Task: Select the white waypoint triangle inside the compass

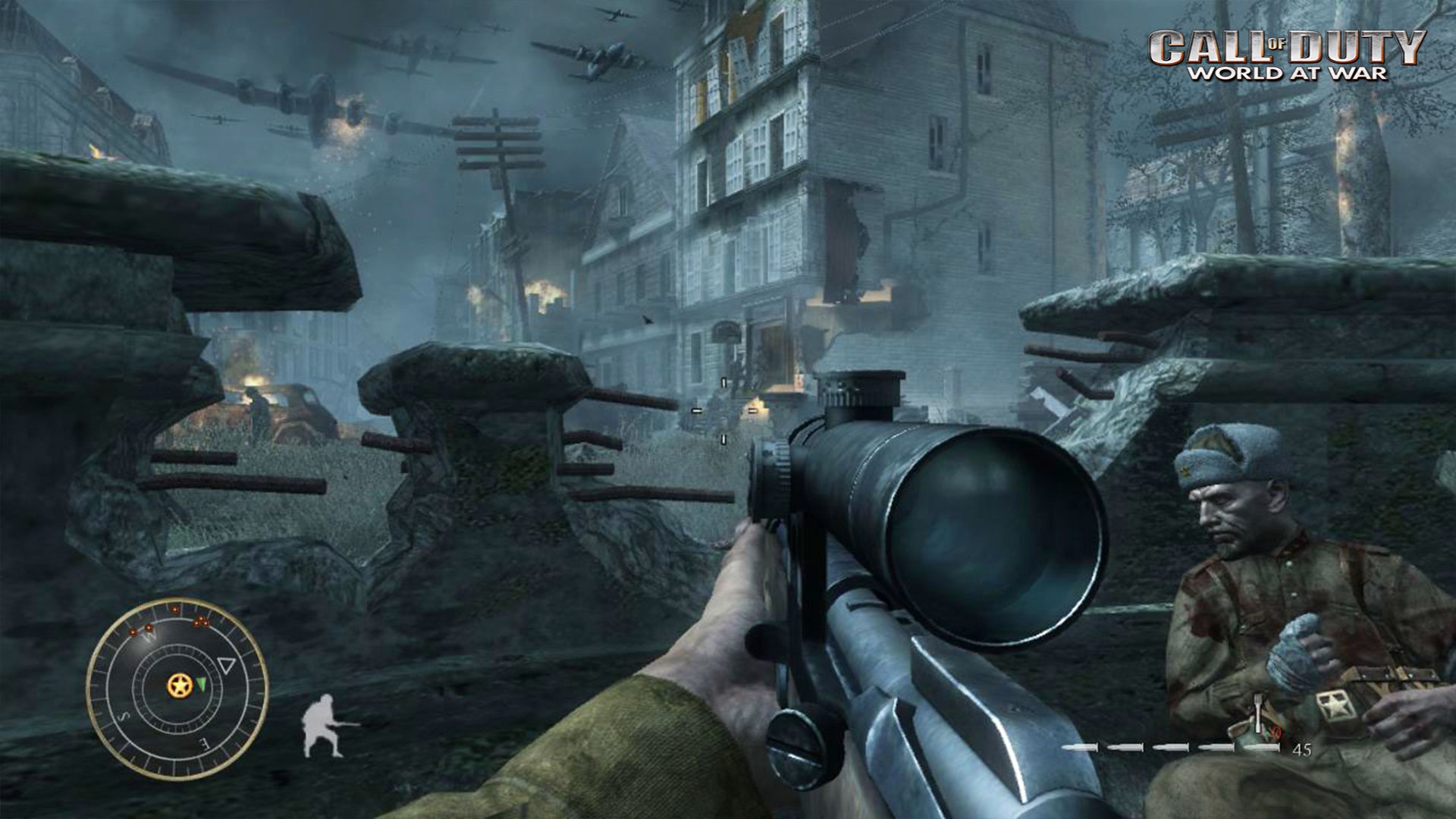Action: point(227,665)
